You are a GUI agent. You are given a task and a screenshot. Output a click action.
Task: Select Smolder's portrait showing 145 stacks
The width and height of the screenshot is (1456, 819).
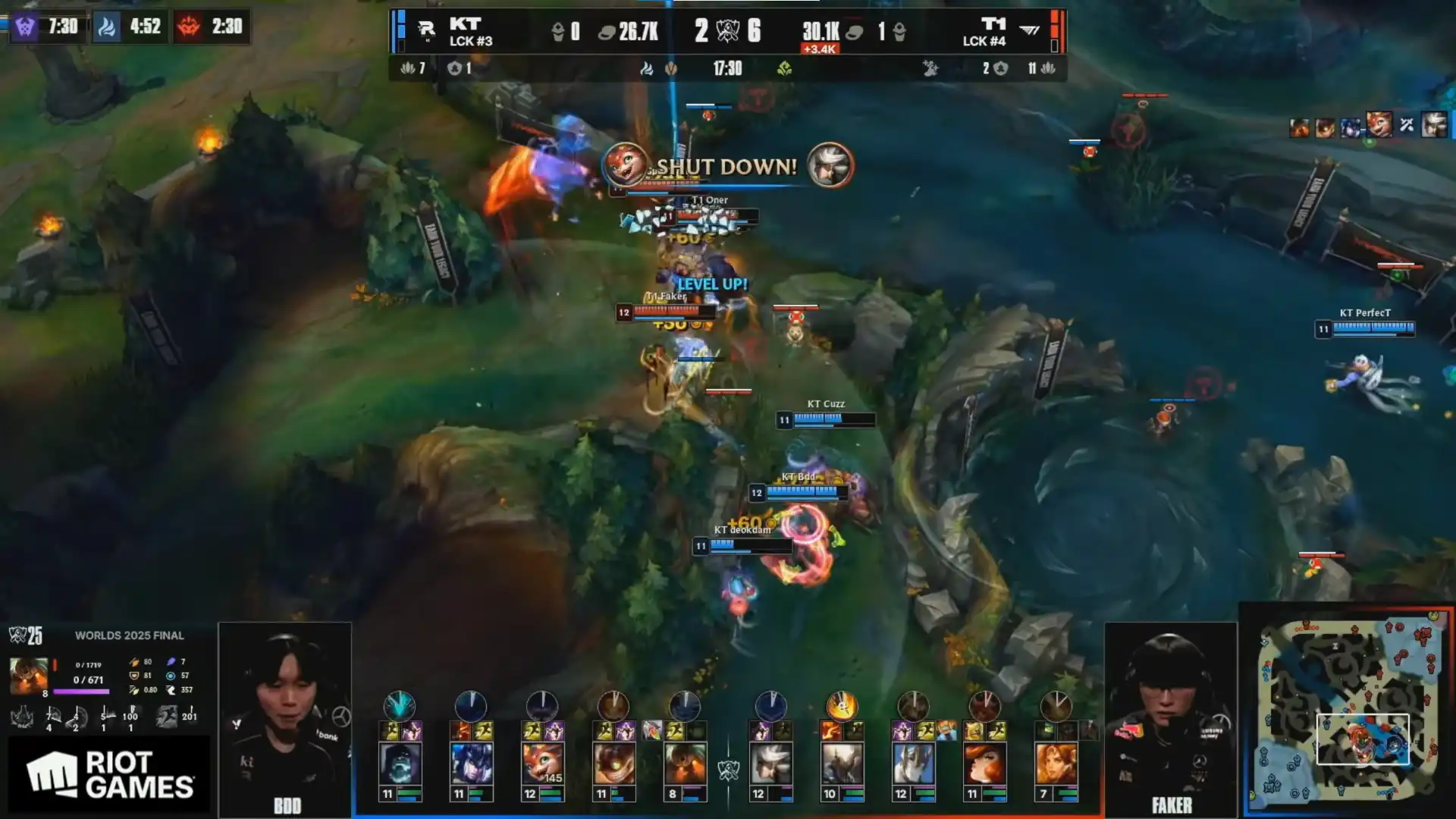pyautogui.click(x=542, y=764)
